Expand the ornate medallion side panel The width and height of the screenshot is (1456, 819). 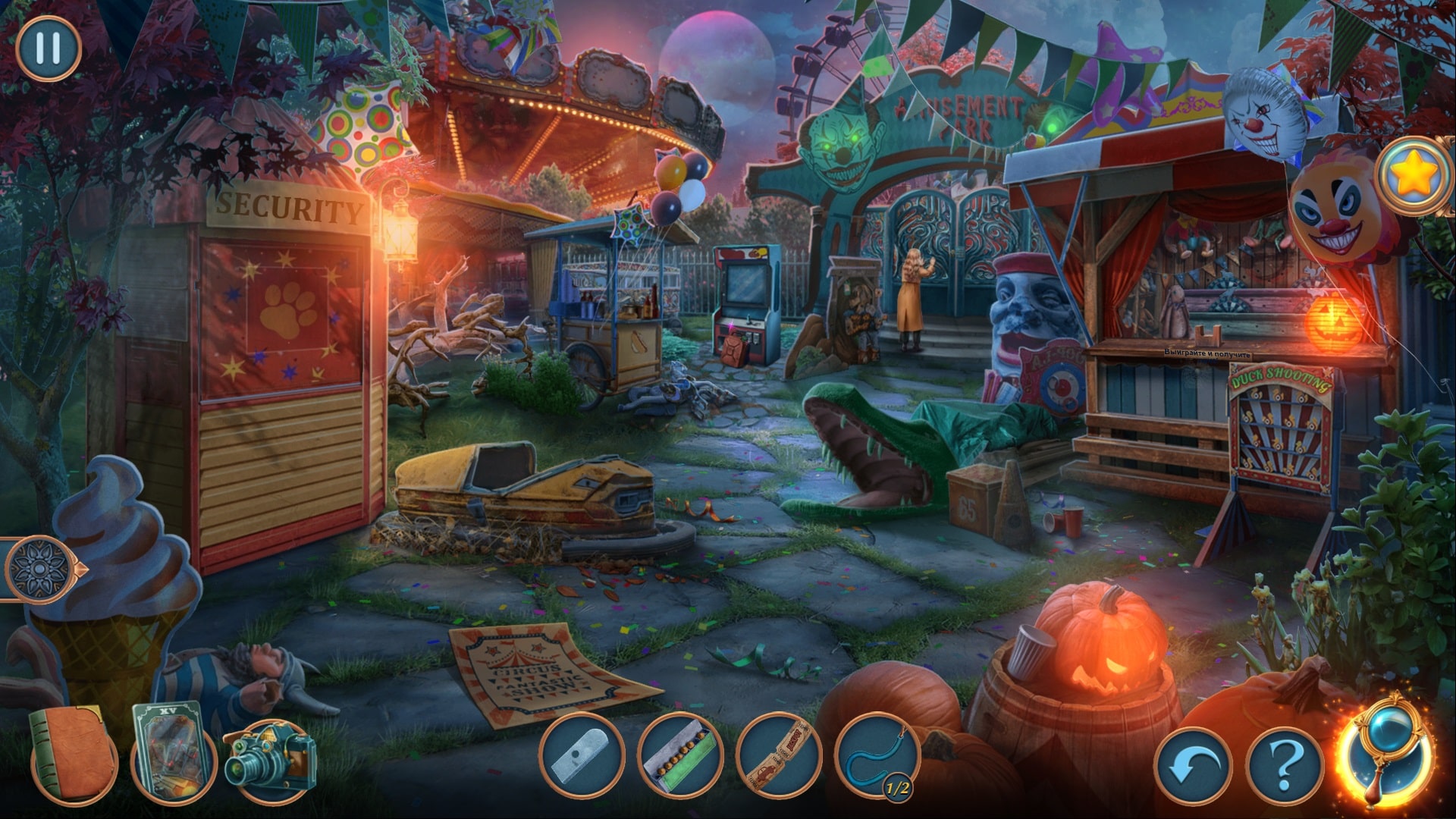[x=39, y=569]
